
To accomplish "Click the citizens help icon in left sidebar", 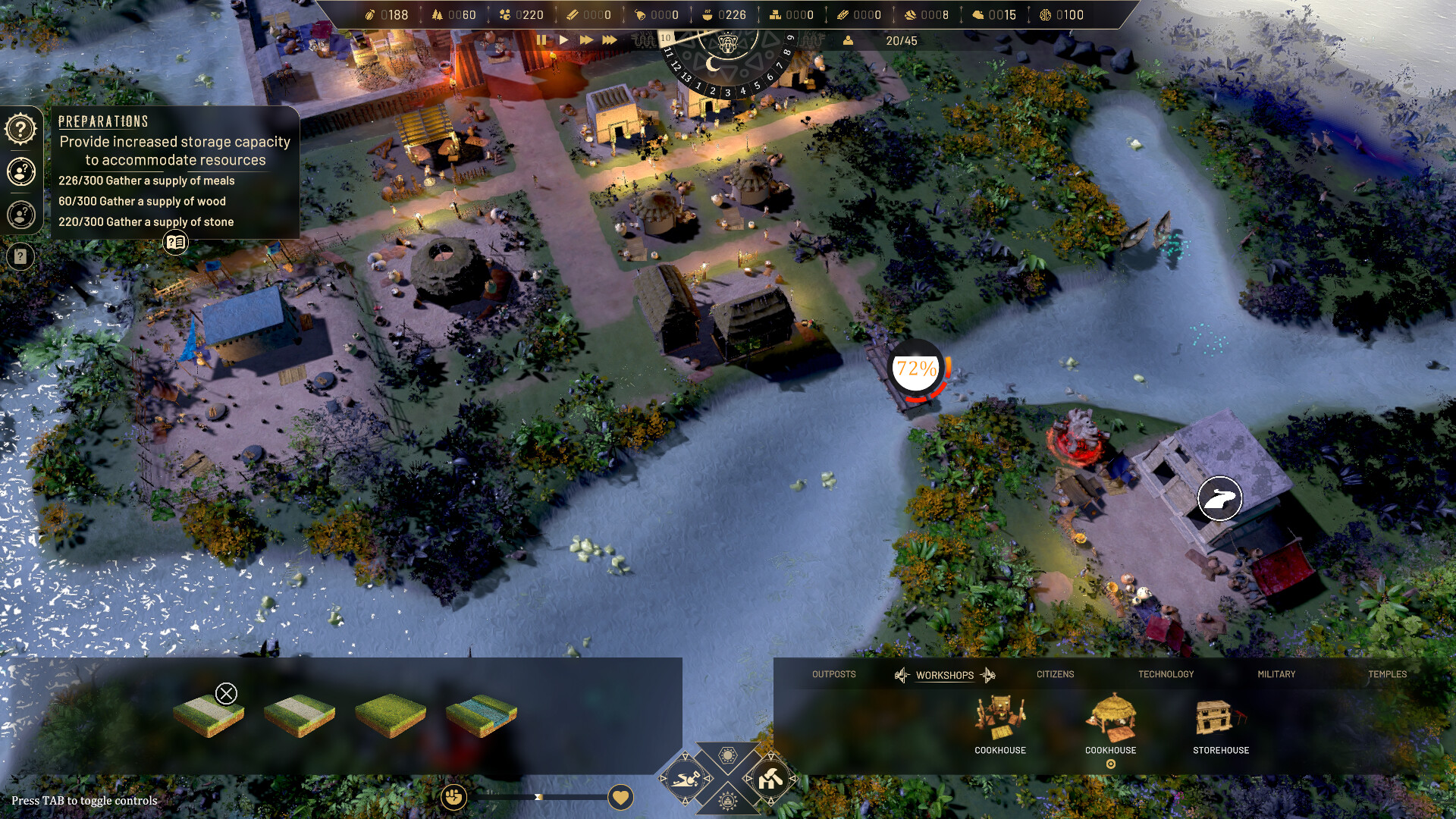I will (20, 172).
